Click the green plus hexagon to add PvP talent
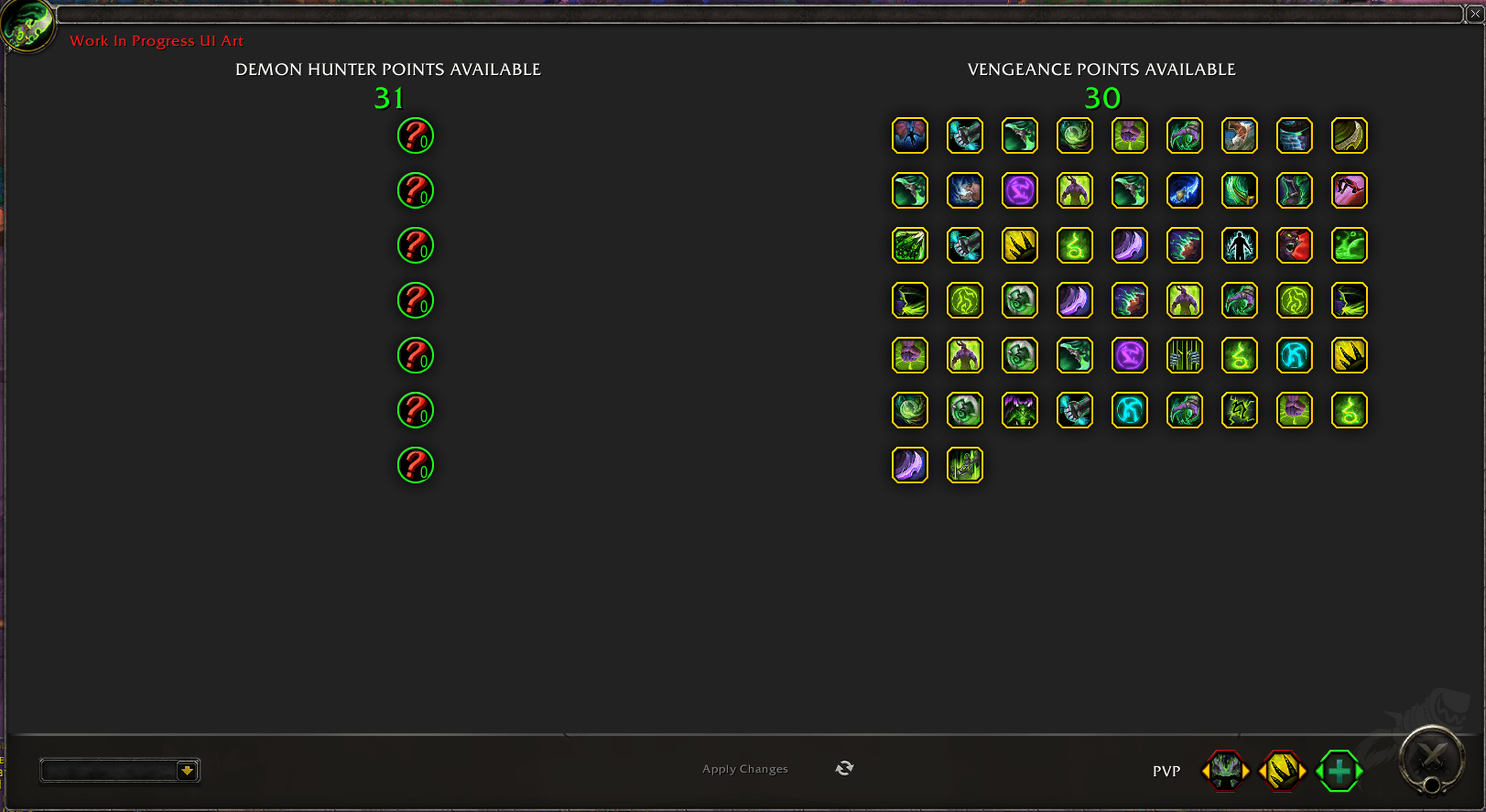This screenshot has height=812, width=1486. pos(1338,770)
